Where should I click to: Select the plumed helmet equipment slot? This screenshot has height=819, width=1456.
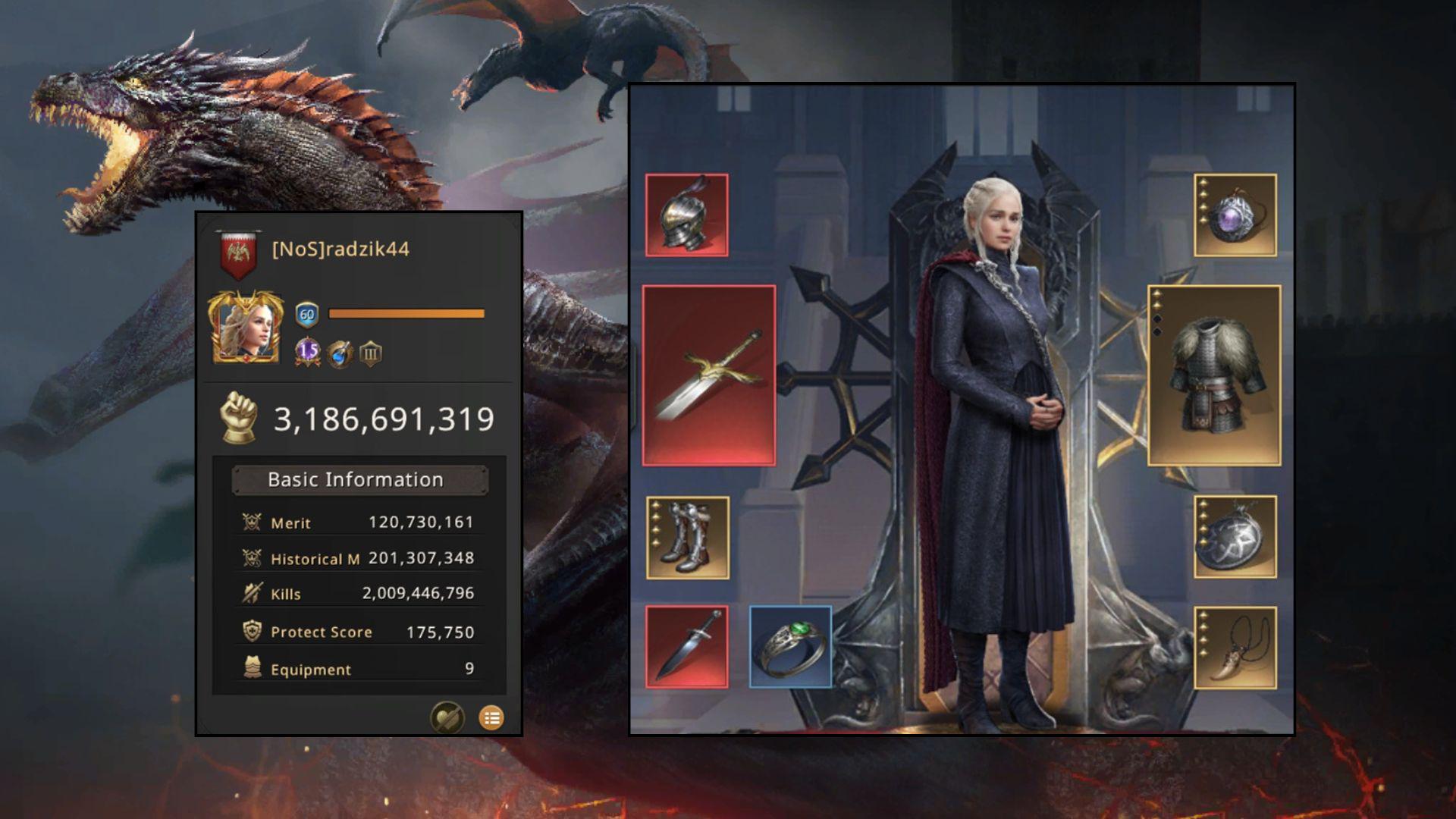coord(686,215)
